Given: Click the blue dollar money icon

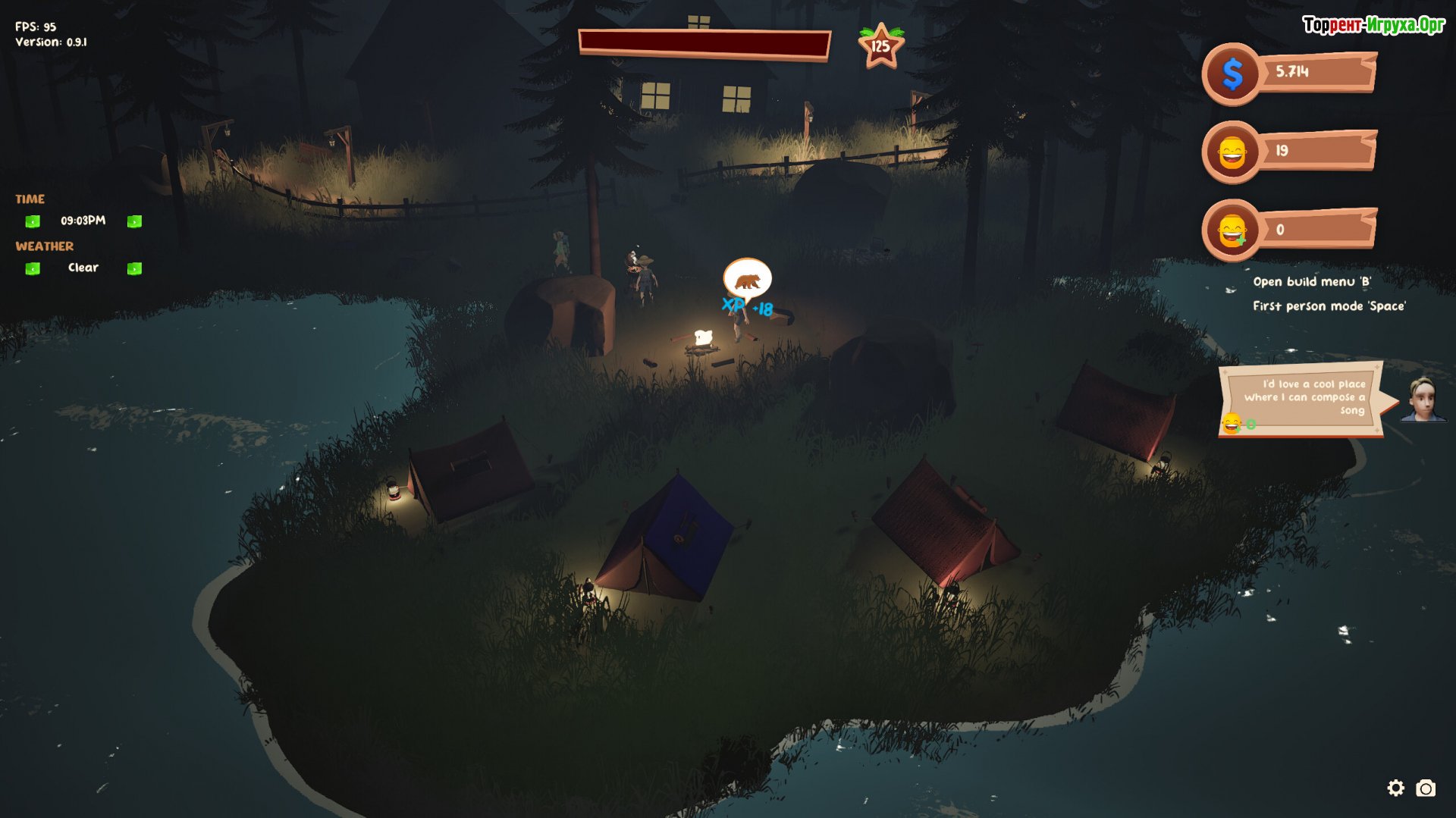Looking at the screenshot, I should click(1232, 74).
